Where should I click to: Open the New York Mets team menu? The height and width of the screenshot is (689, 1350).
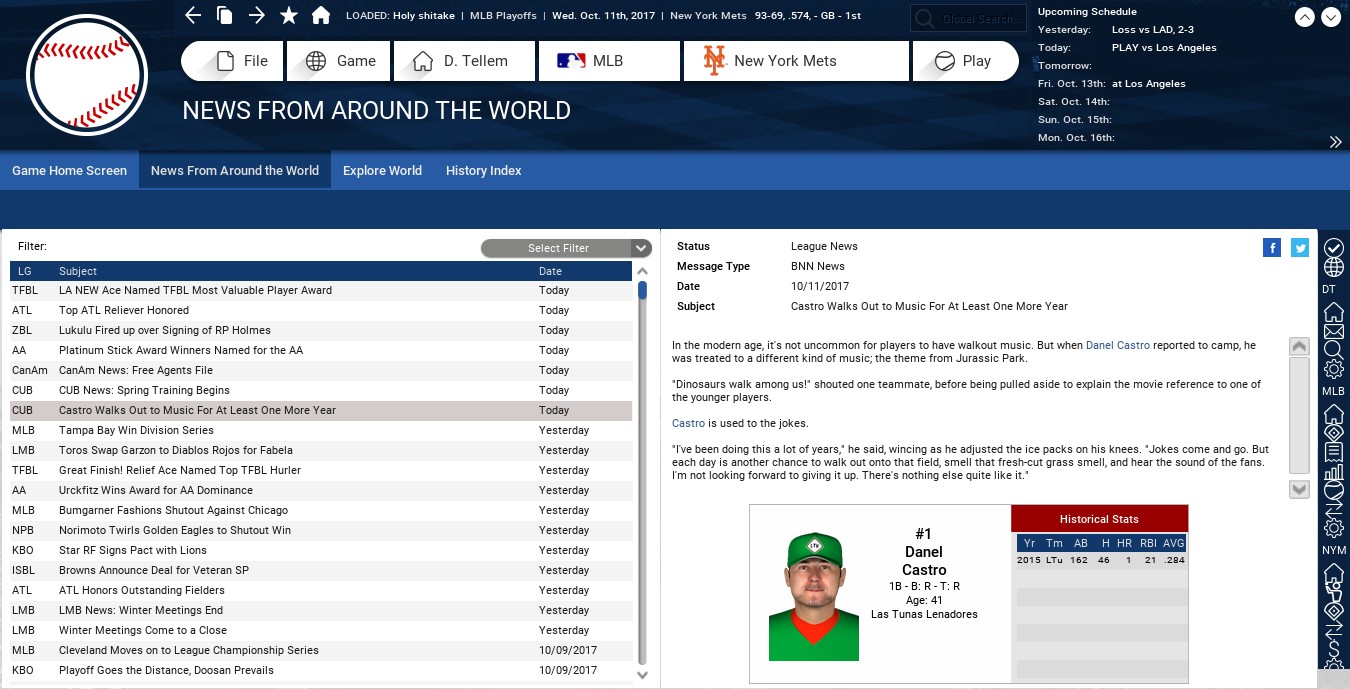796,61
